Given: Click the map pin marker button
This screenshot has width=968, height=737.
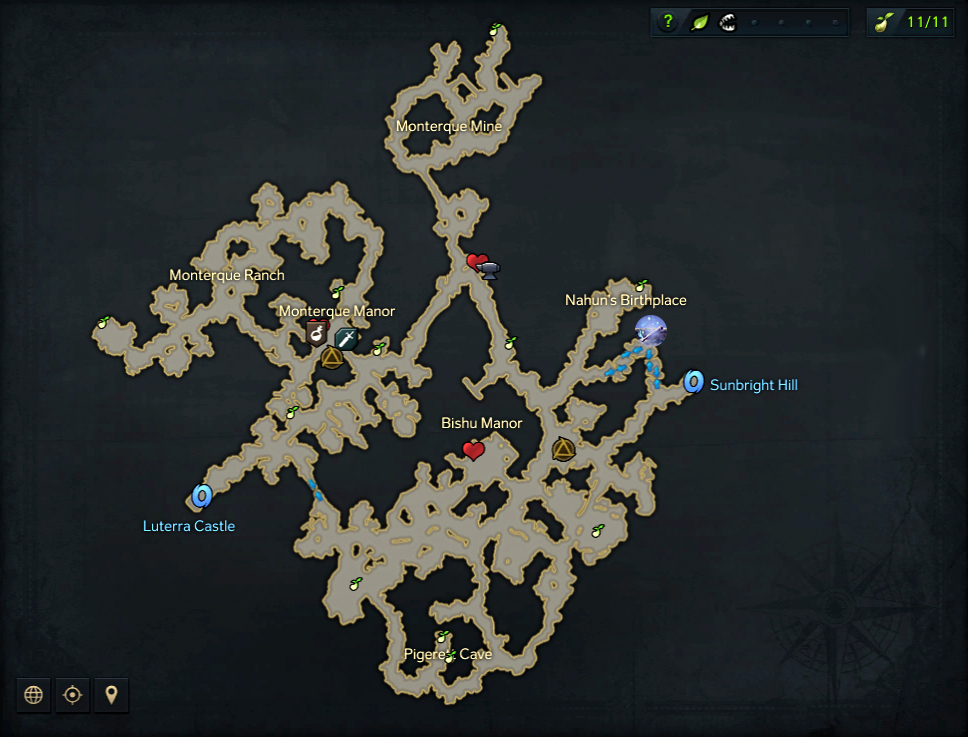Looking at the screenshot, I should (x=111, y=695).
